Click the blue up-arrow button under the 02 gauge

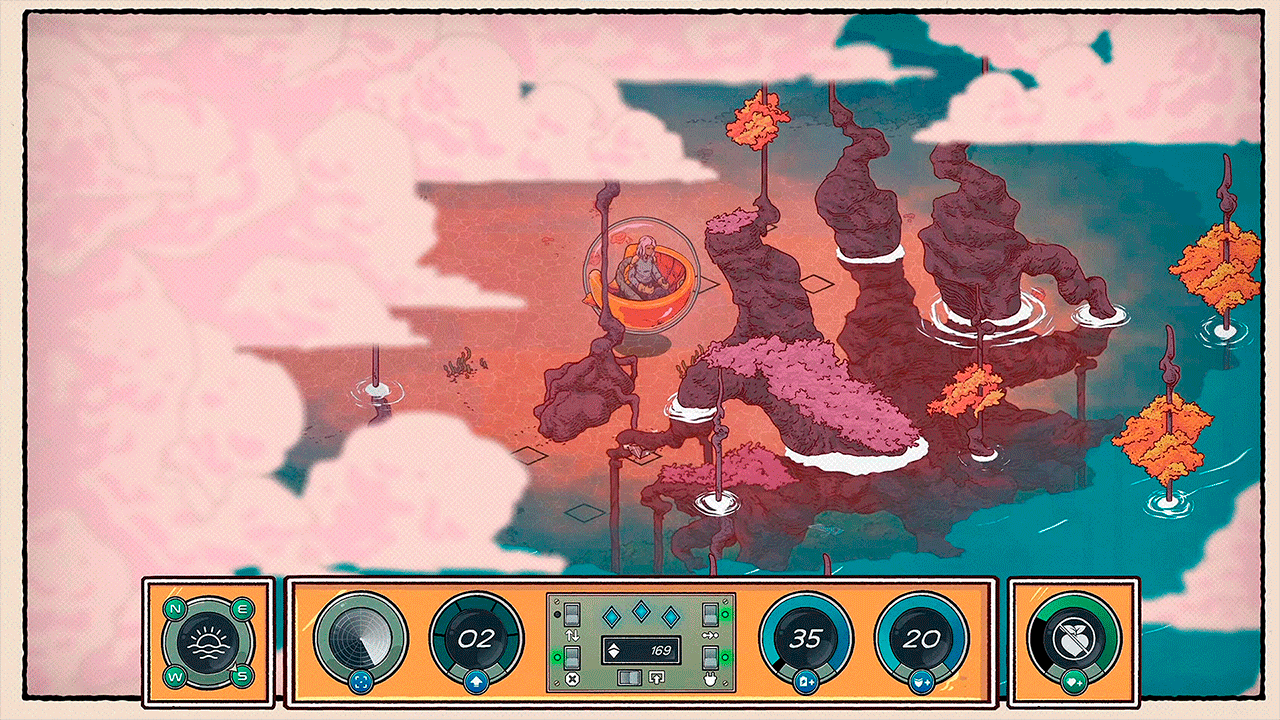click(x=476, y=683)
